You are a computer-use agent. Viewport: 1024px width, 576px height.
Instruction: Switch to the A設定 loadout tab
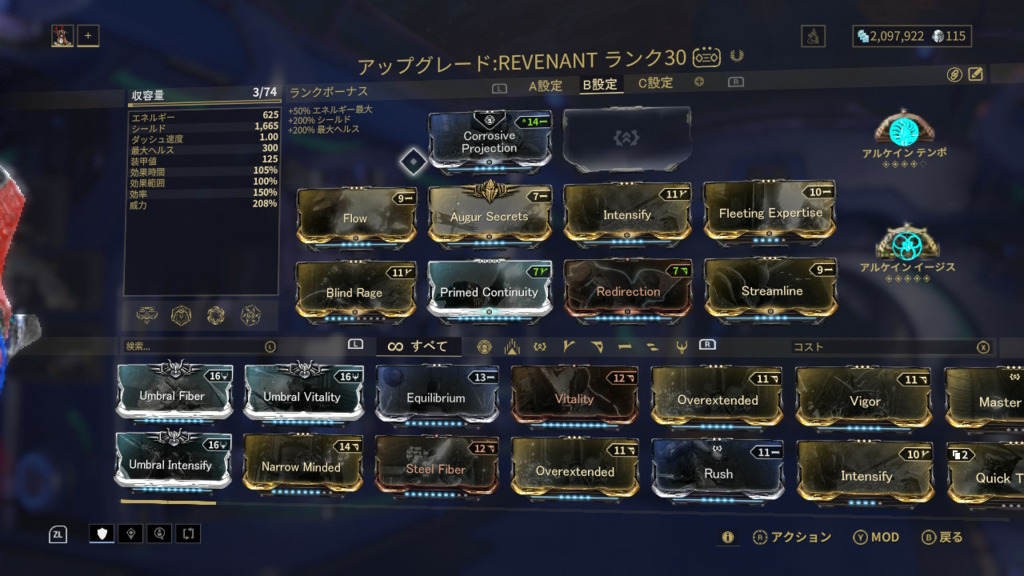click(545, 86)
